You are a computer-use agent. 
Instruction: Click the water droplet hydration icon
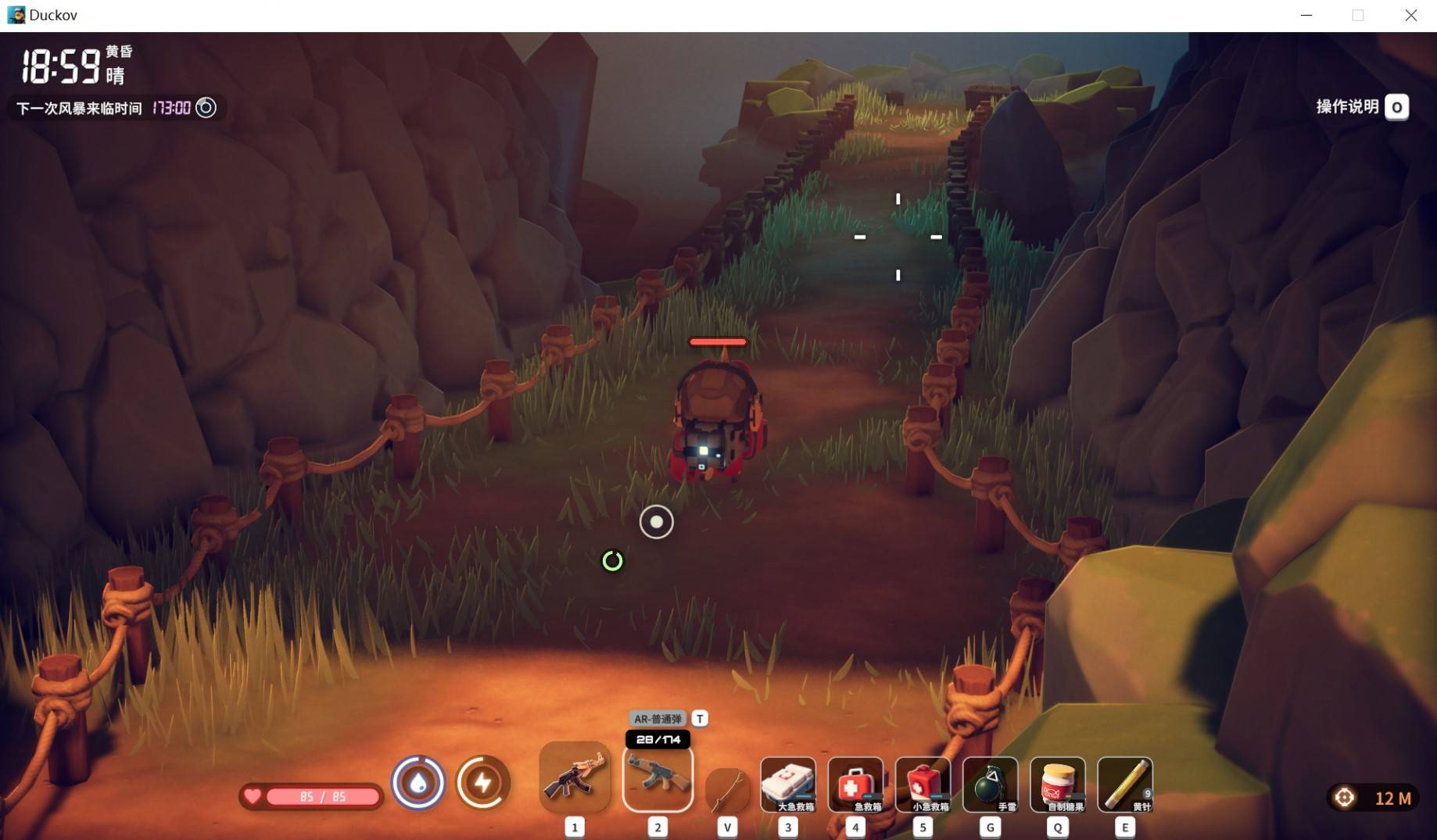pyautogui.click(x=418, y=782)
